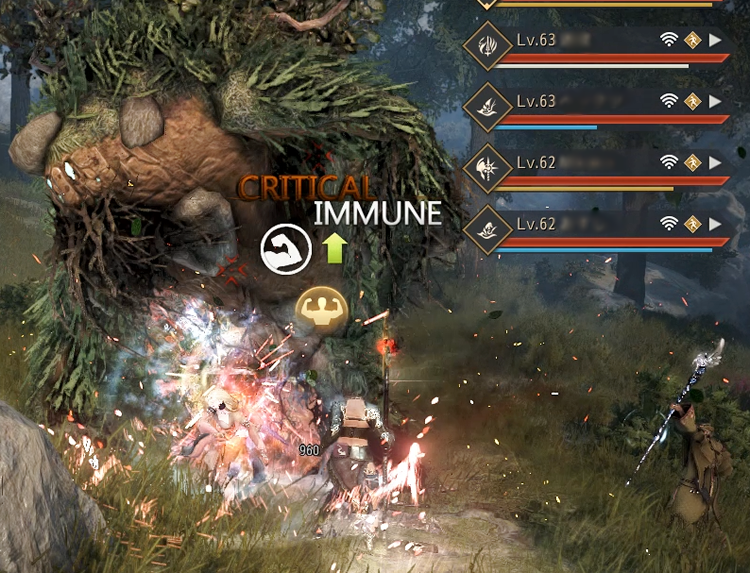
Task: Click the running-man icon on the white-bar Lv.63 row
Action: [693, 41]
